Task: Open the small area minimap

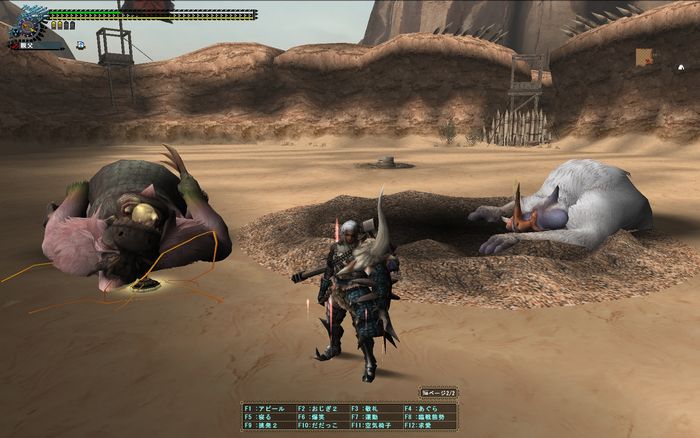Action: point(644,57)
